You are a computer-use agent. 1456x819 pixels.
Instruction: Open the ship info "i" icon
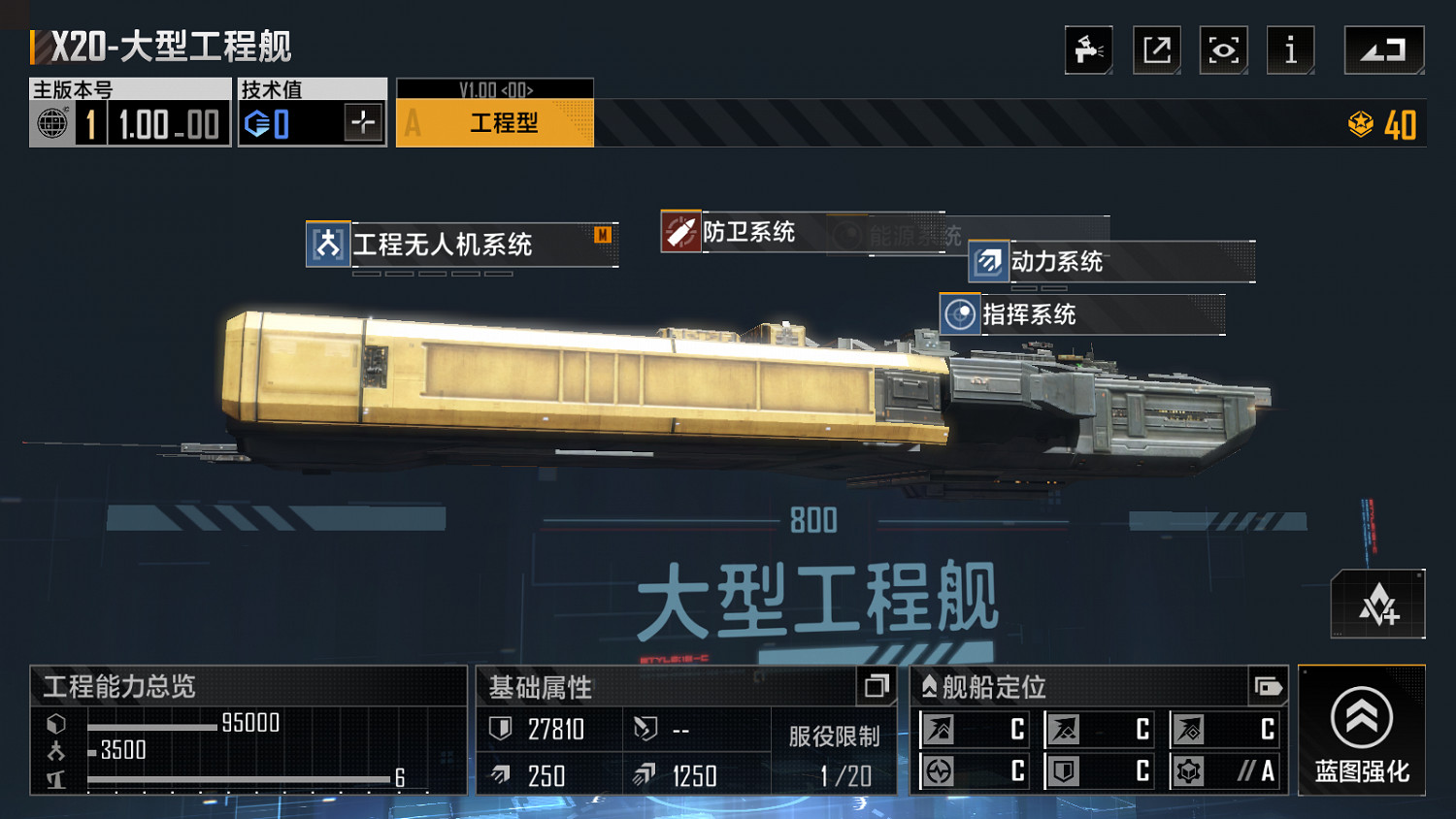tap(1291, 50)
